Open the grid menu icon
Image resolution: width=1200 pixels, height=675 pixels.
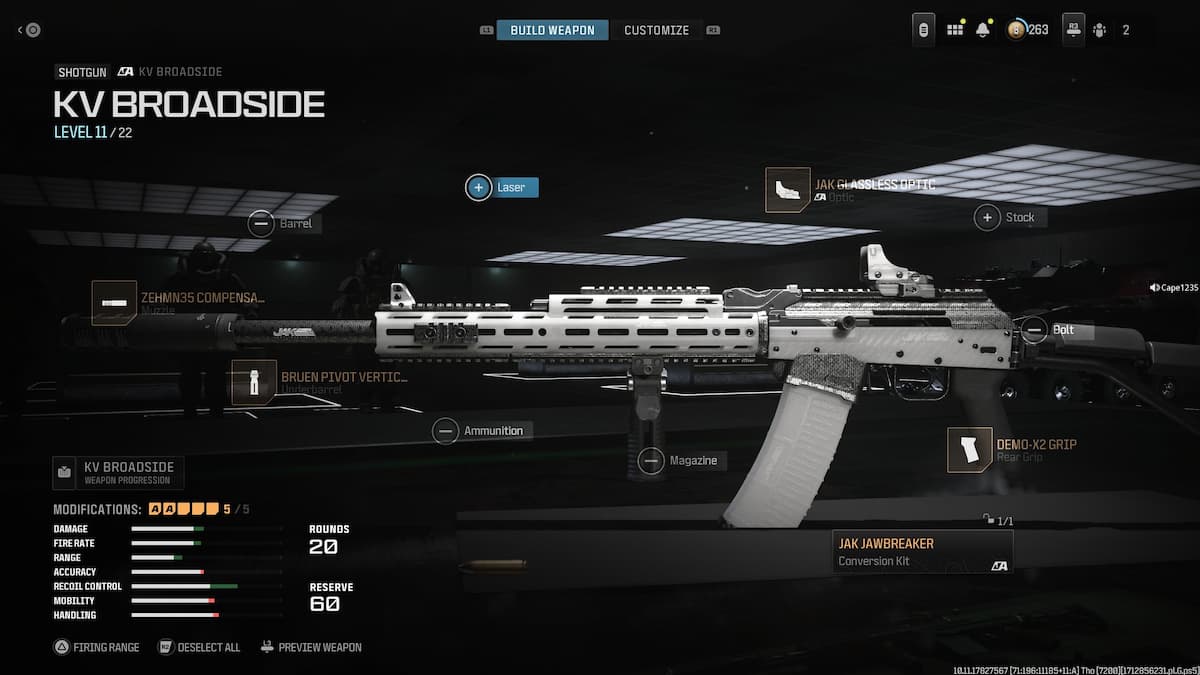point(955,30)
